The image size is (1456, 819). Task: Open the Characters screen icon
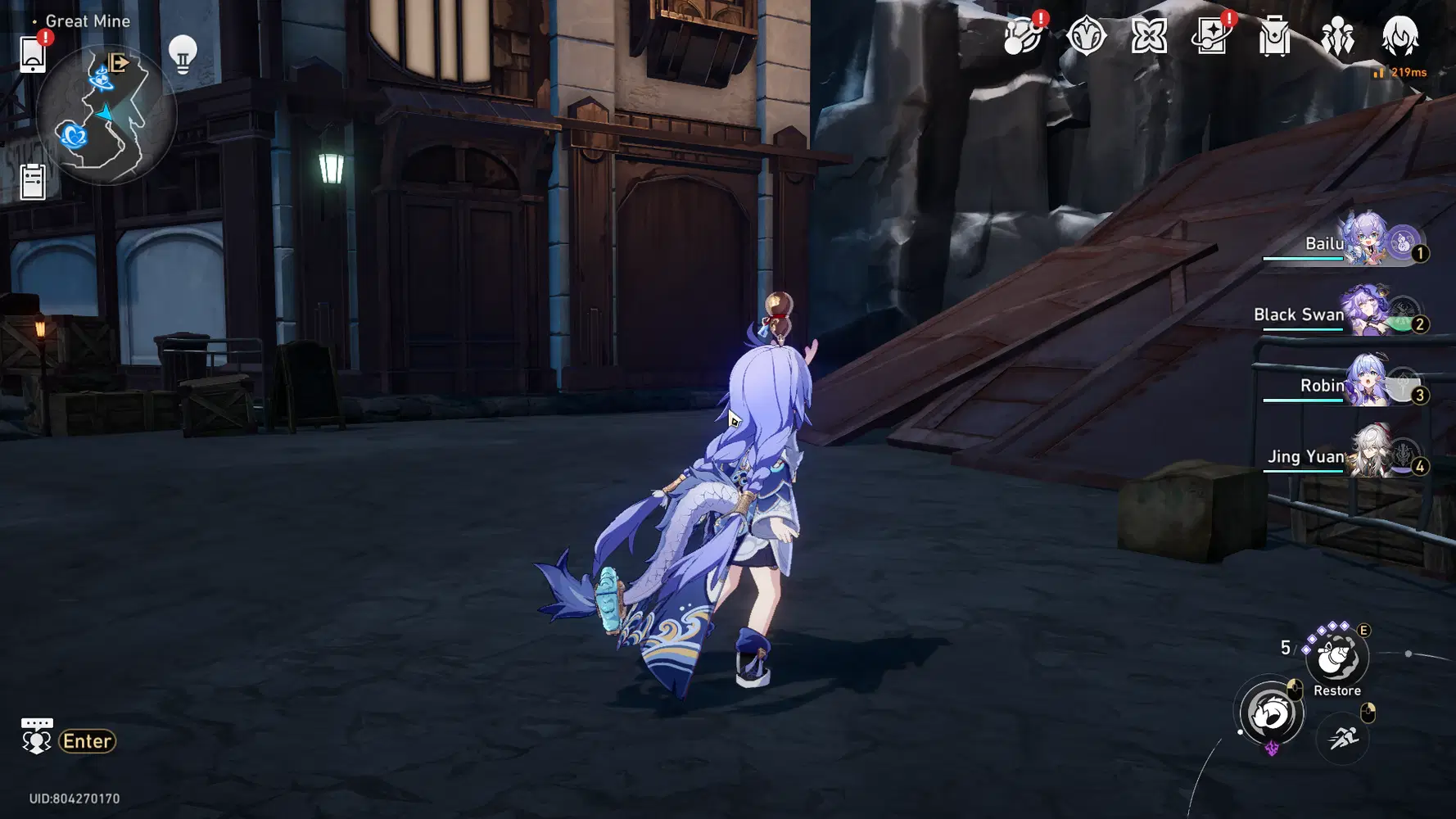pos(1338,37)
